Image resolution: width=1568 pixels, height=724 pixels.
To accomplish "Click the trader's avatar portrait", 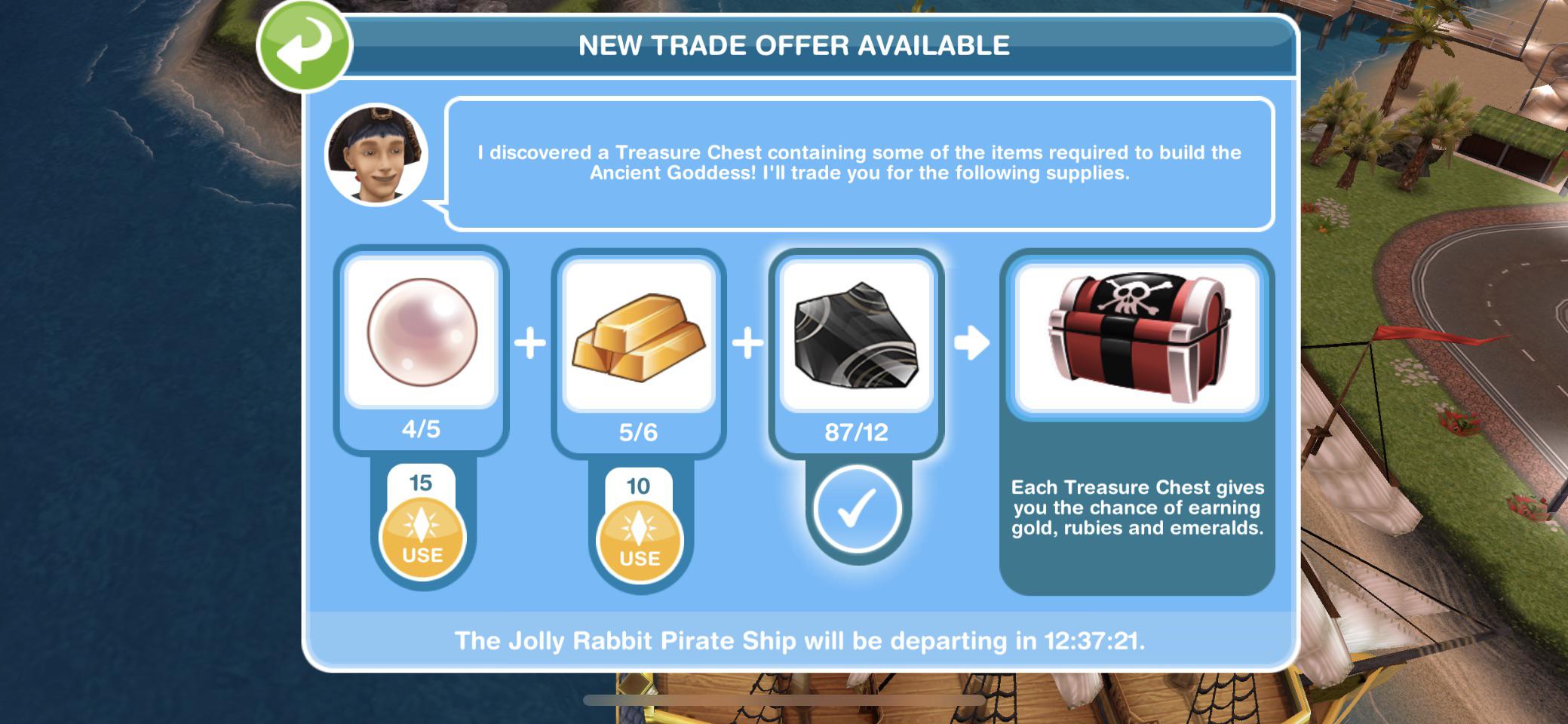I will (x=376, y=152).
